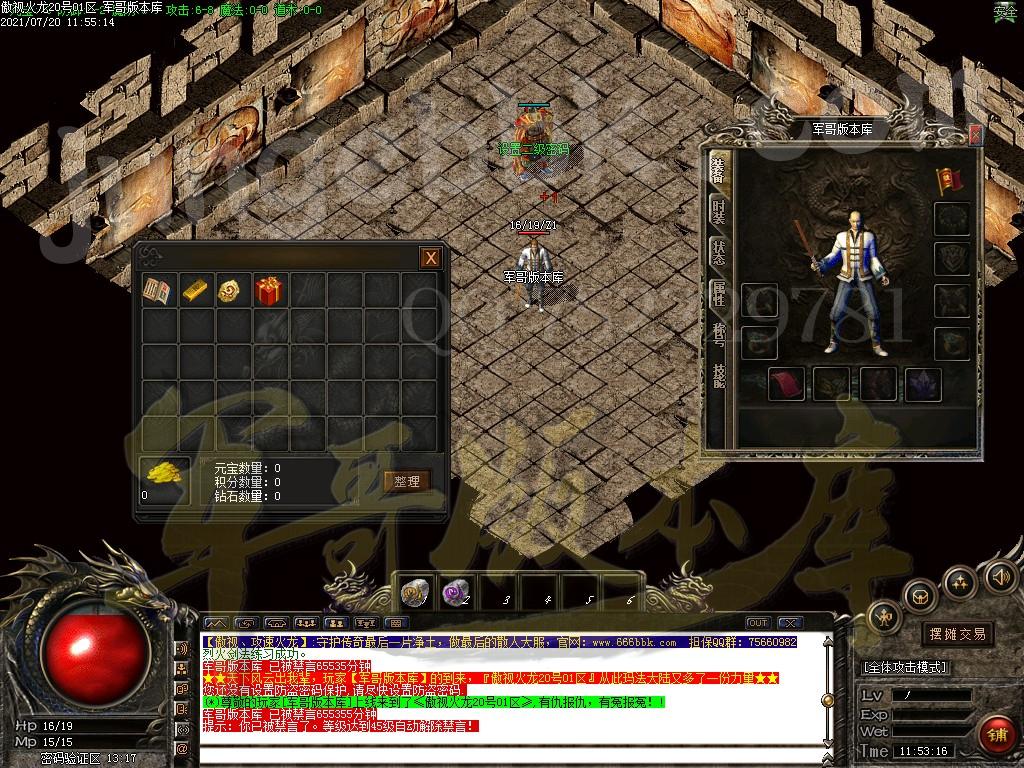Screen dimensions: 1024x768
Task: Open the 属性 attributes tab
Action: 719,293
